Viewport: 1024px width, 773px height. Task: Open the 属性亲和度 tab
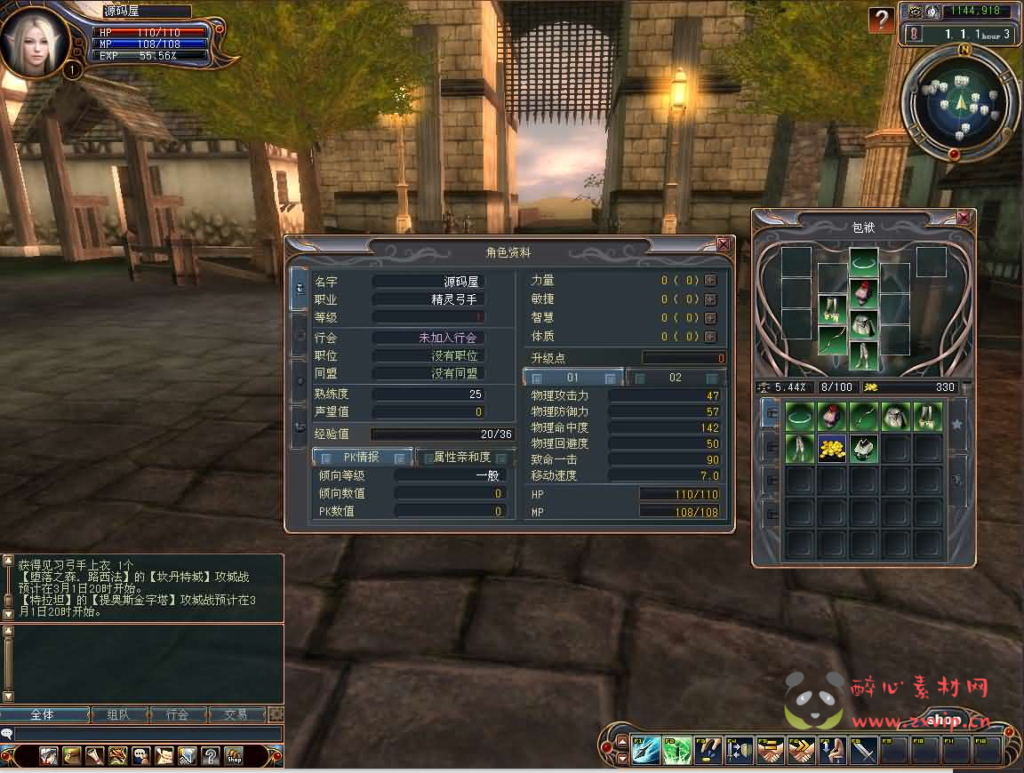[461, 457]
